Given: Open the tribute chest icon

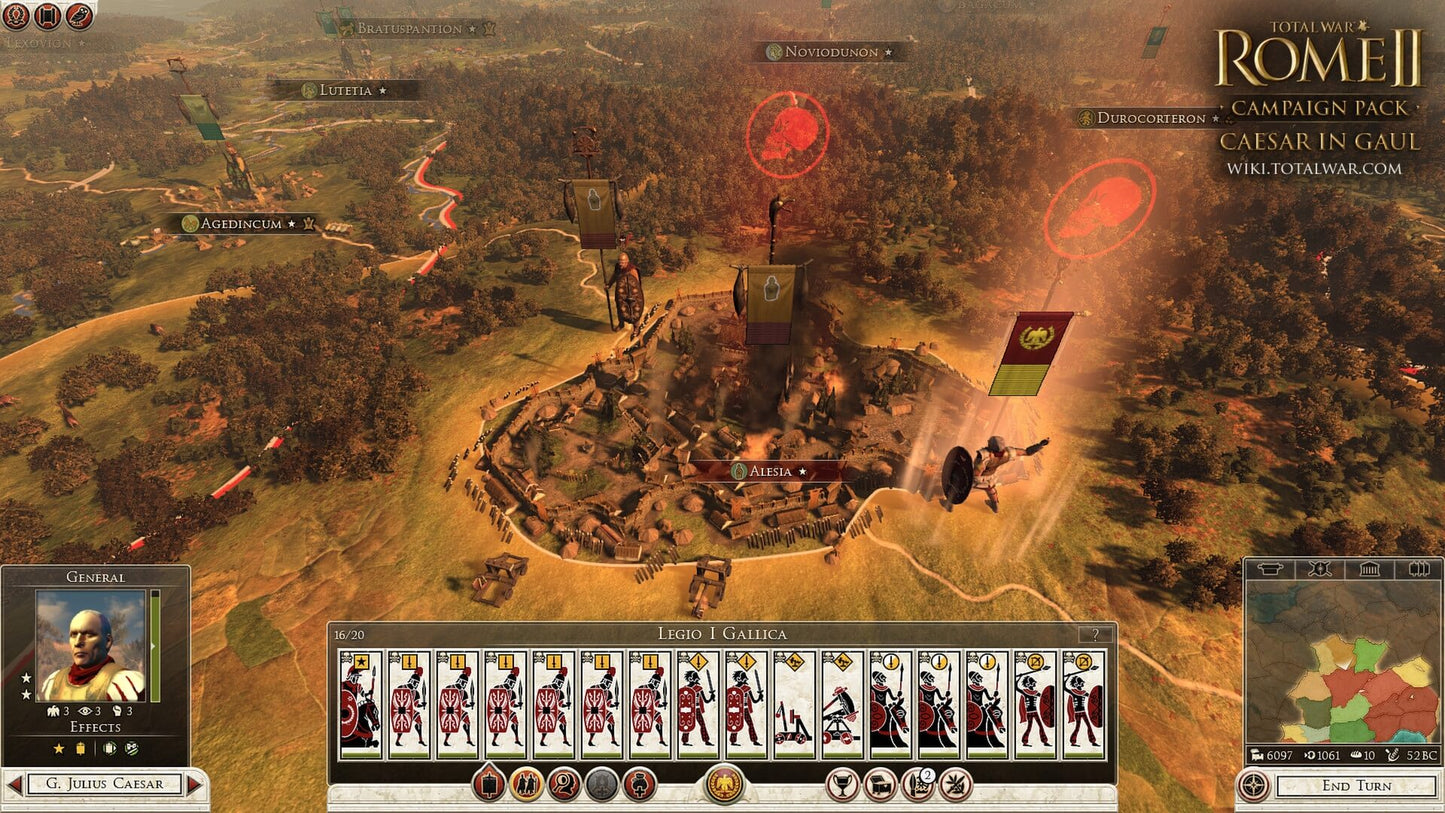Looking at the screenshot, I should pos(881,783).
